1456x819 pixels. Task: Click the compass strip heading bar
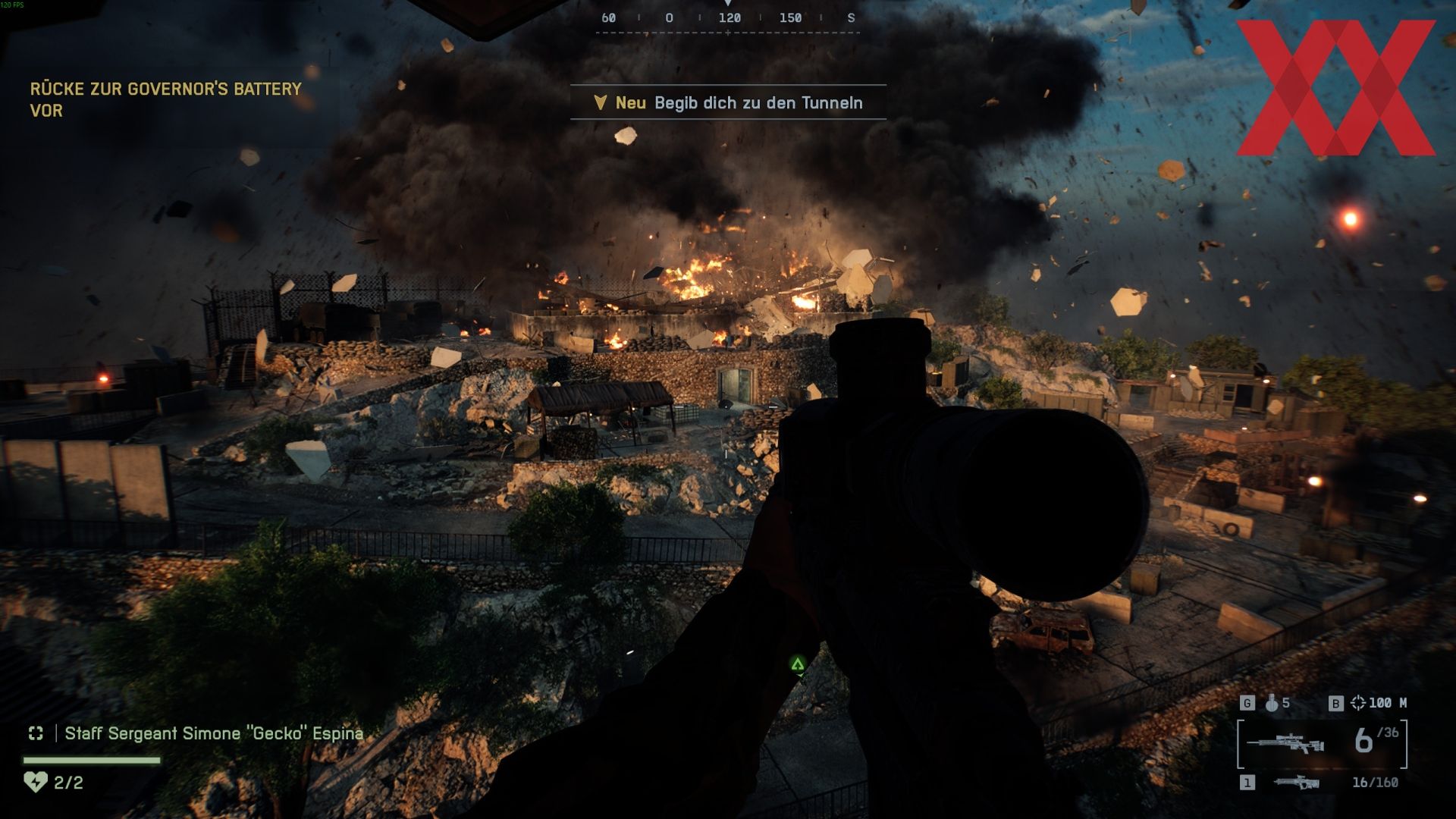[x=728, y=18]
